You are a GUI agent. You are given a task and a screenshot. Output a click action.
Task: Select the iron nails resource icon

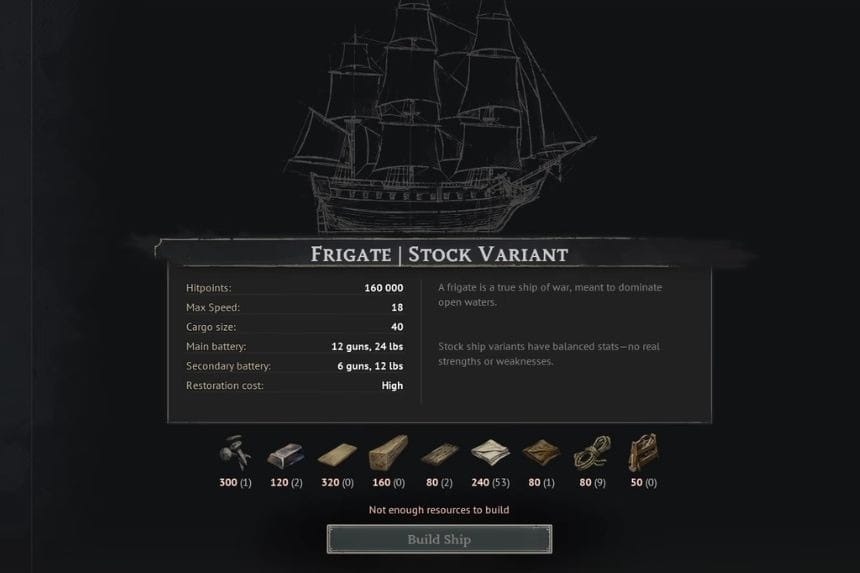coord(234,453)
